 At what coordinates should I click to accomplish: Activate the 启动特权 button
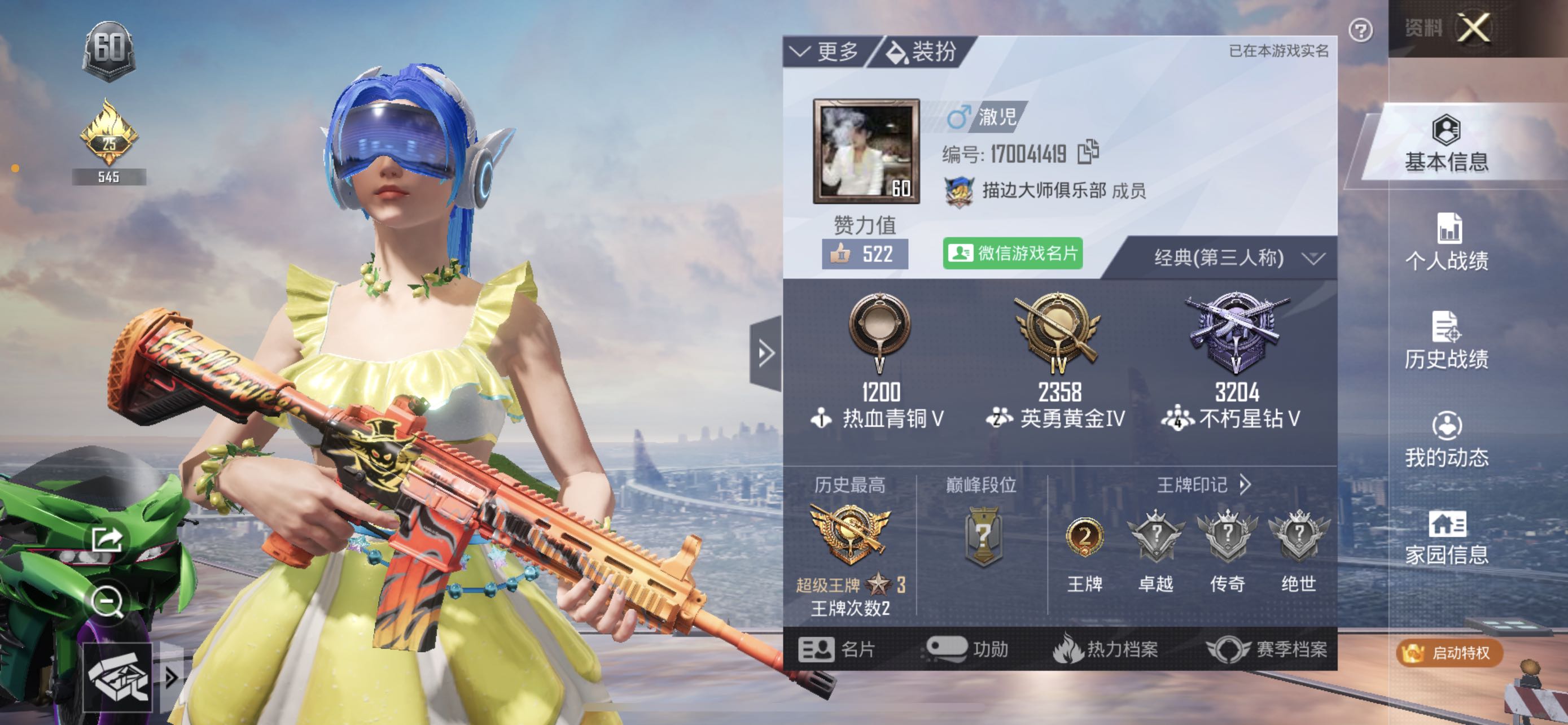click(x=1448, y=653)
